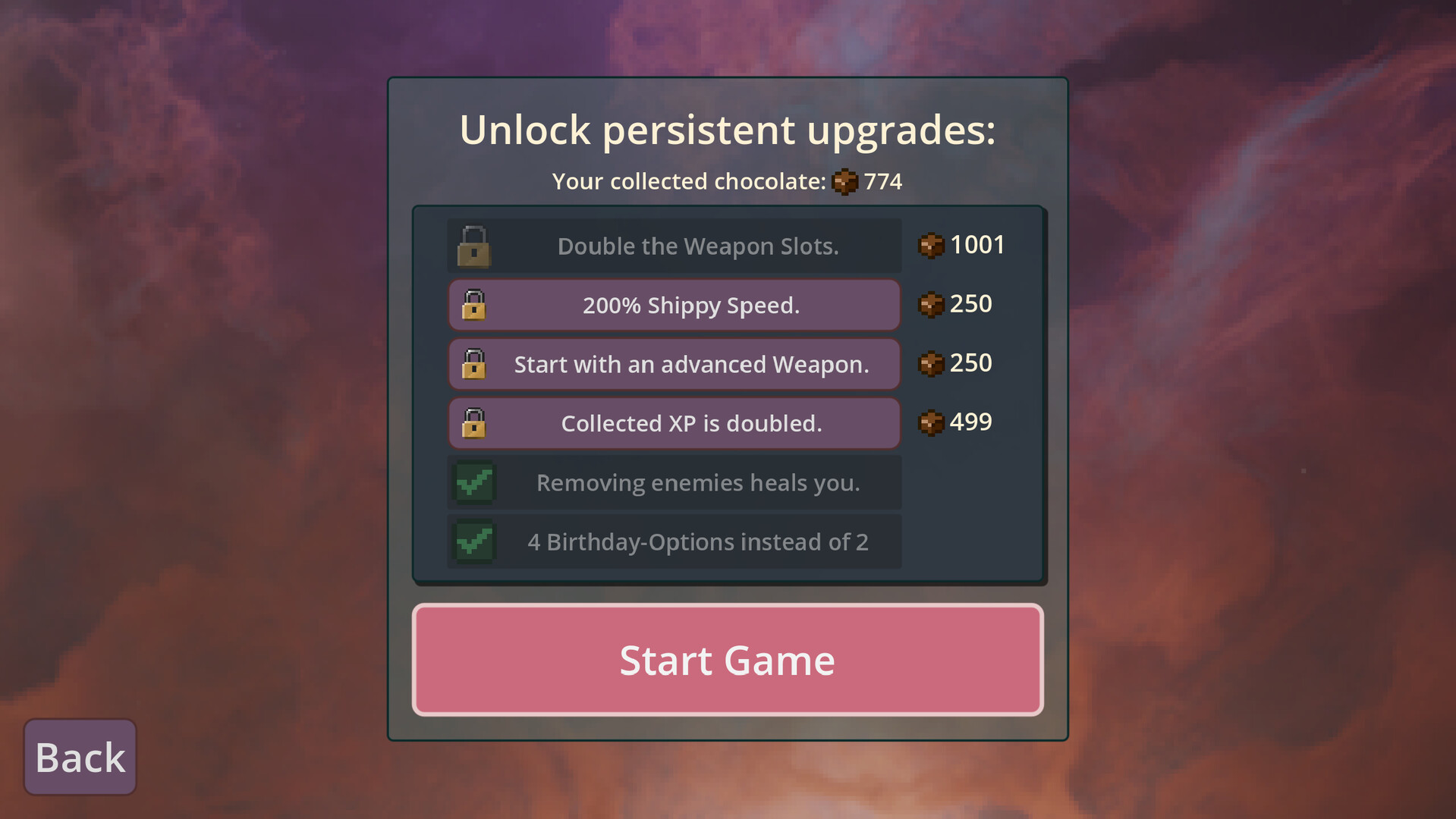Click the chocolate icon next to 250 Shippy cost
Screen dimensions: 1456x819
click(931, 304)
